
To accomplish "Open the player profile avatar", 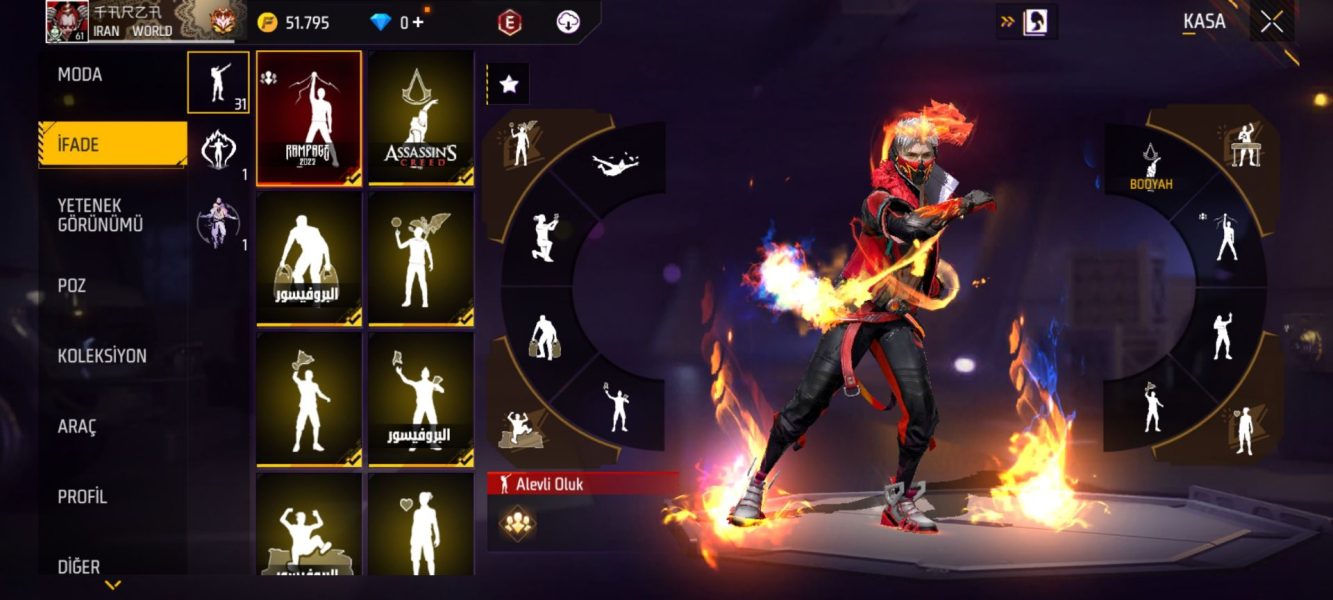I will coord(67,22).
